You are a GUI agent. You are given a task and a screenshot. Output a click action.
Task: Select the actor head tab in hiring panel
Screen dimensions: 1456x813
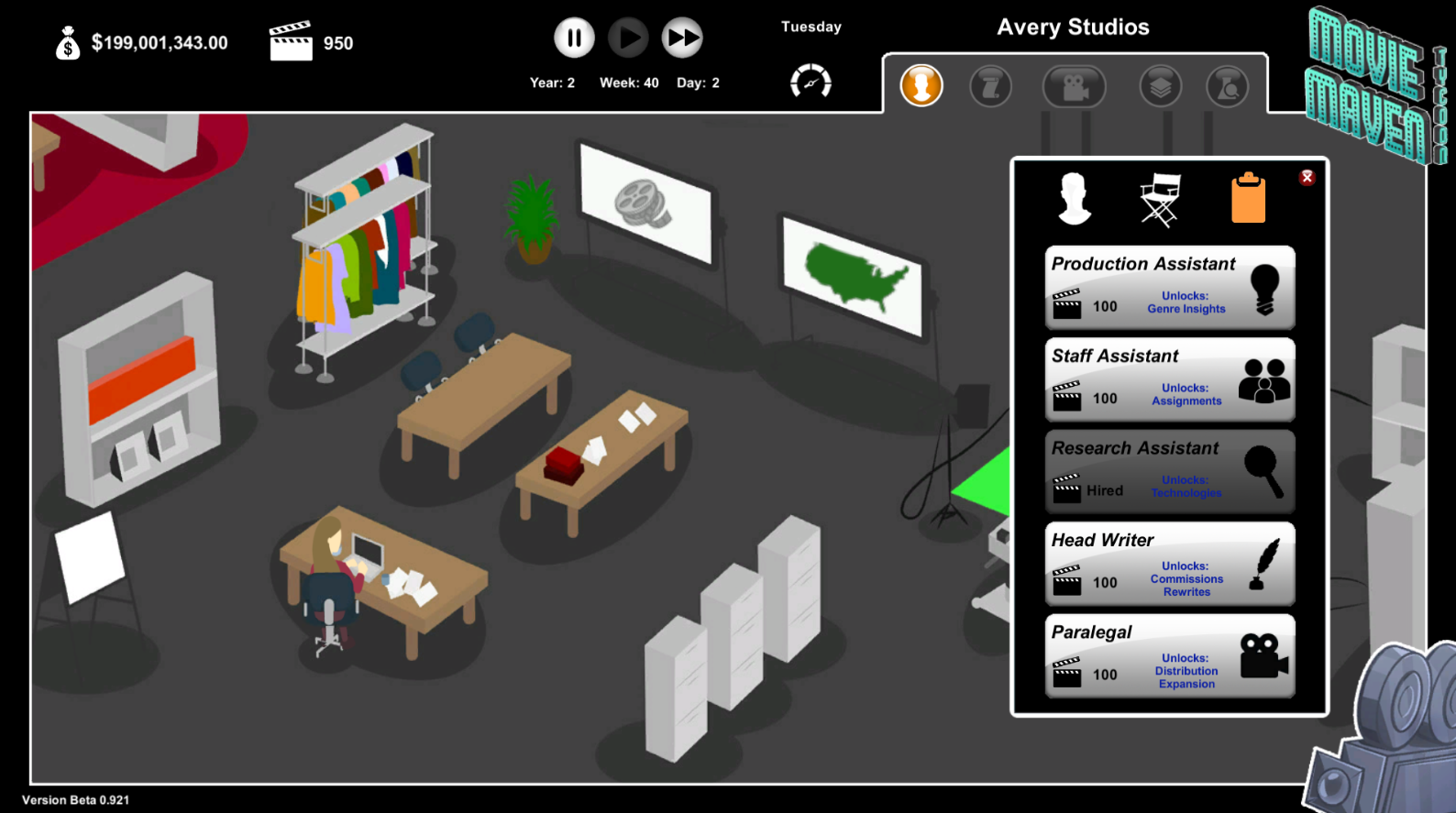(x=1074, y=197)
